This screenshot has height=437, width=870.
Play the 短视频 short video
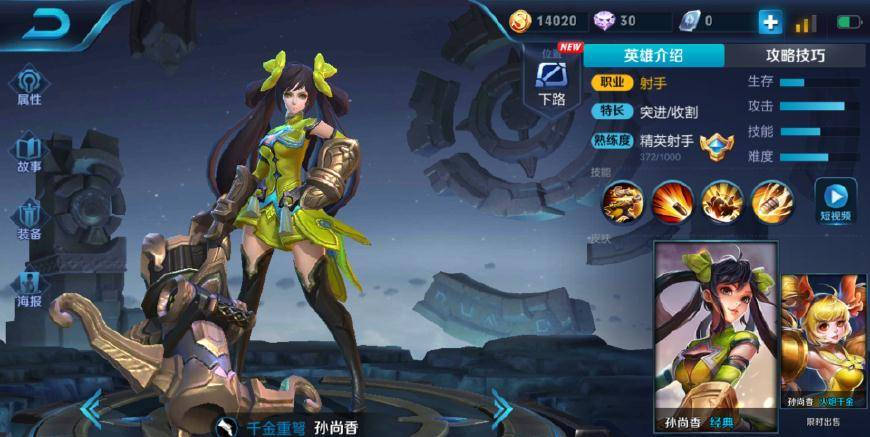coord(835,199)
